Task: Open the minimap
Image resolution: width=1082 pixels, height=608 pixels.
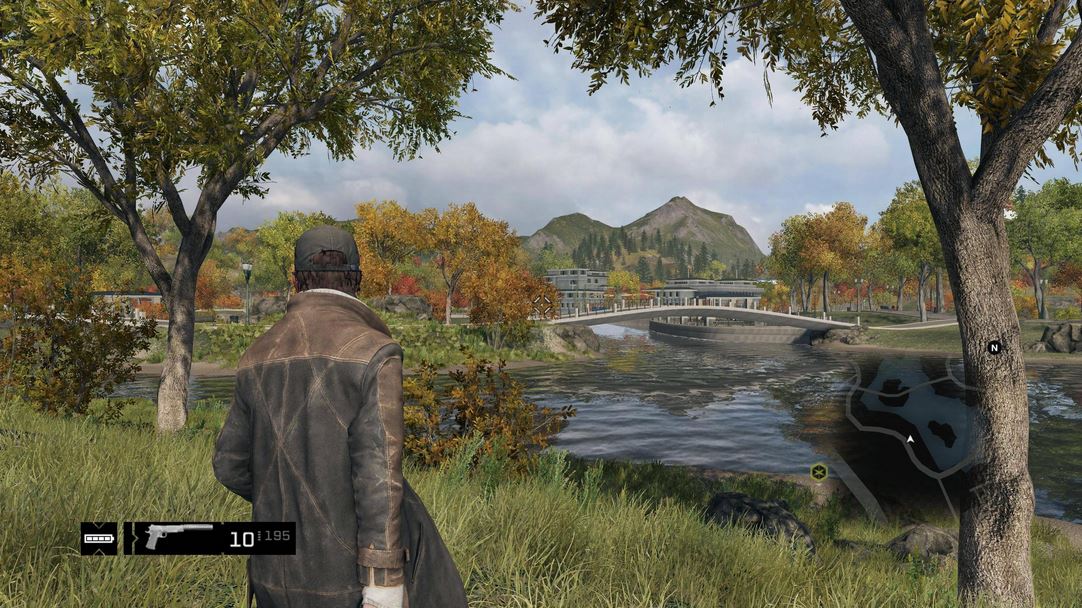Action: coord(915,420)
